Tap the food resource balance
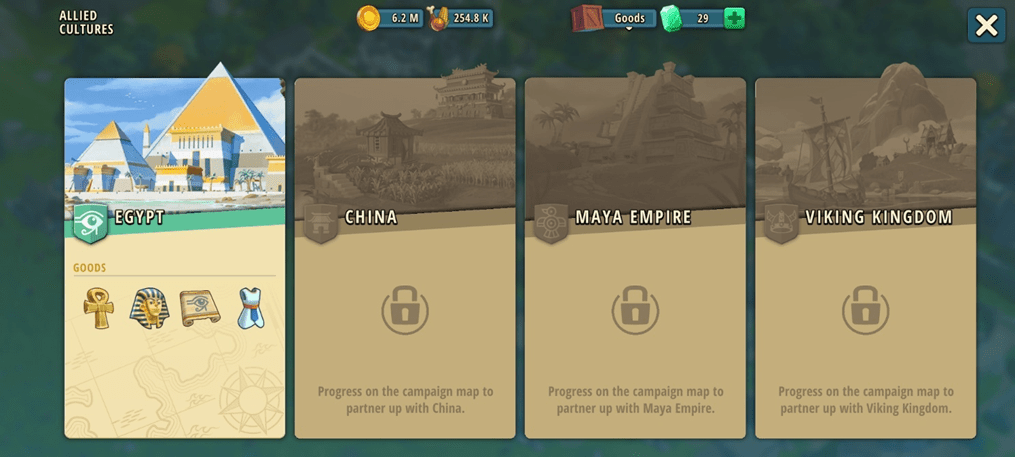This screenshot has height=457, width=1015. 461,18
